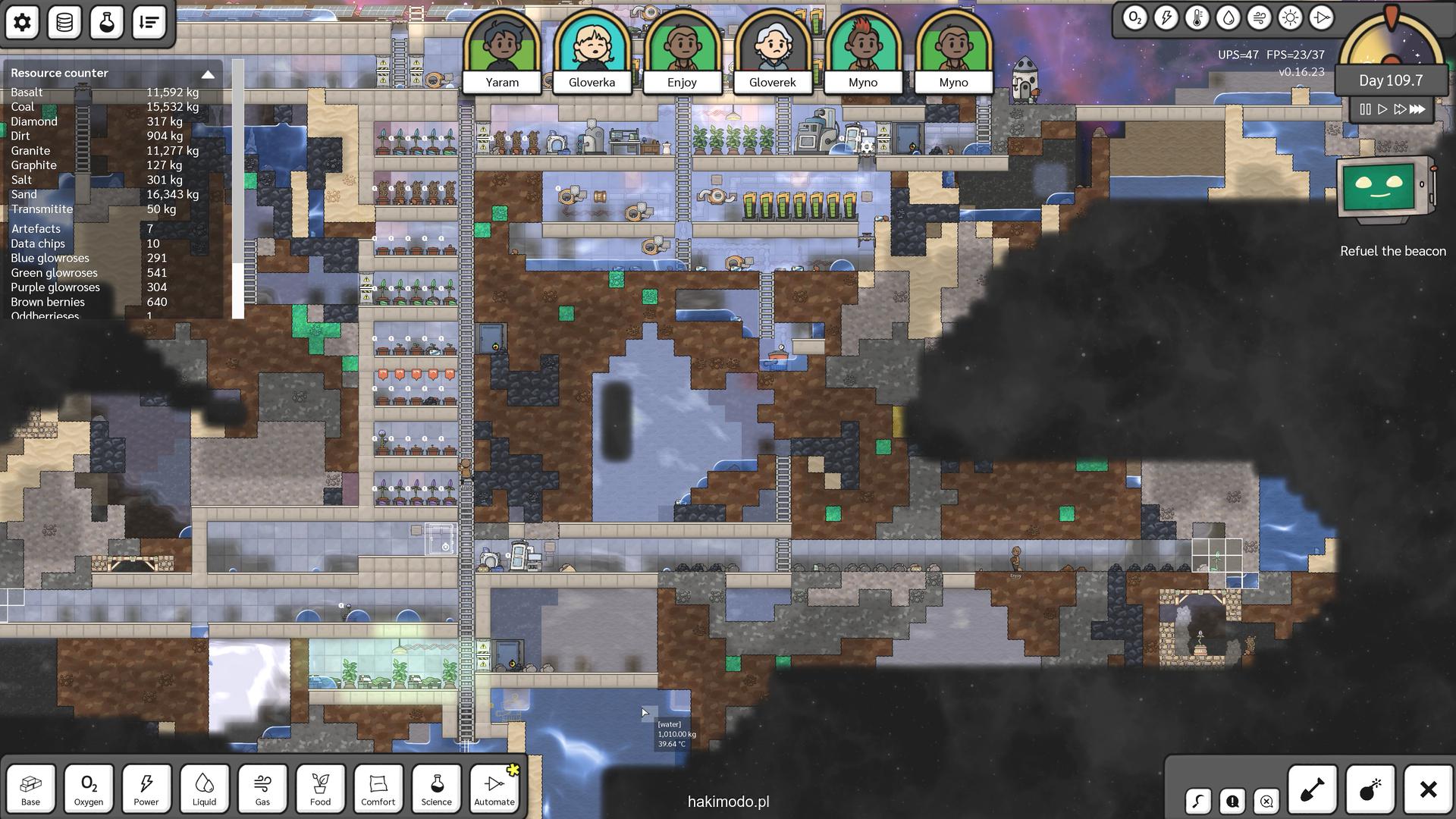Open the priorities sort-list panel

point(149,22)
